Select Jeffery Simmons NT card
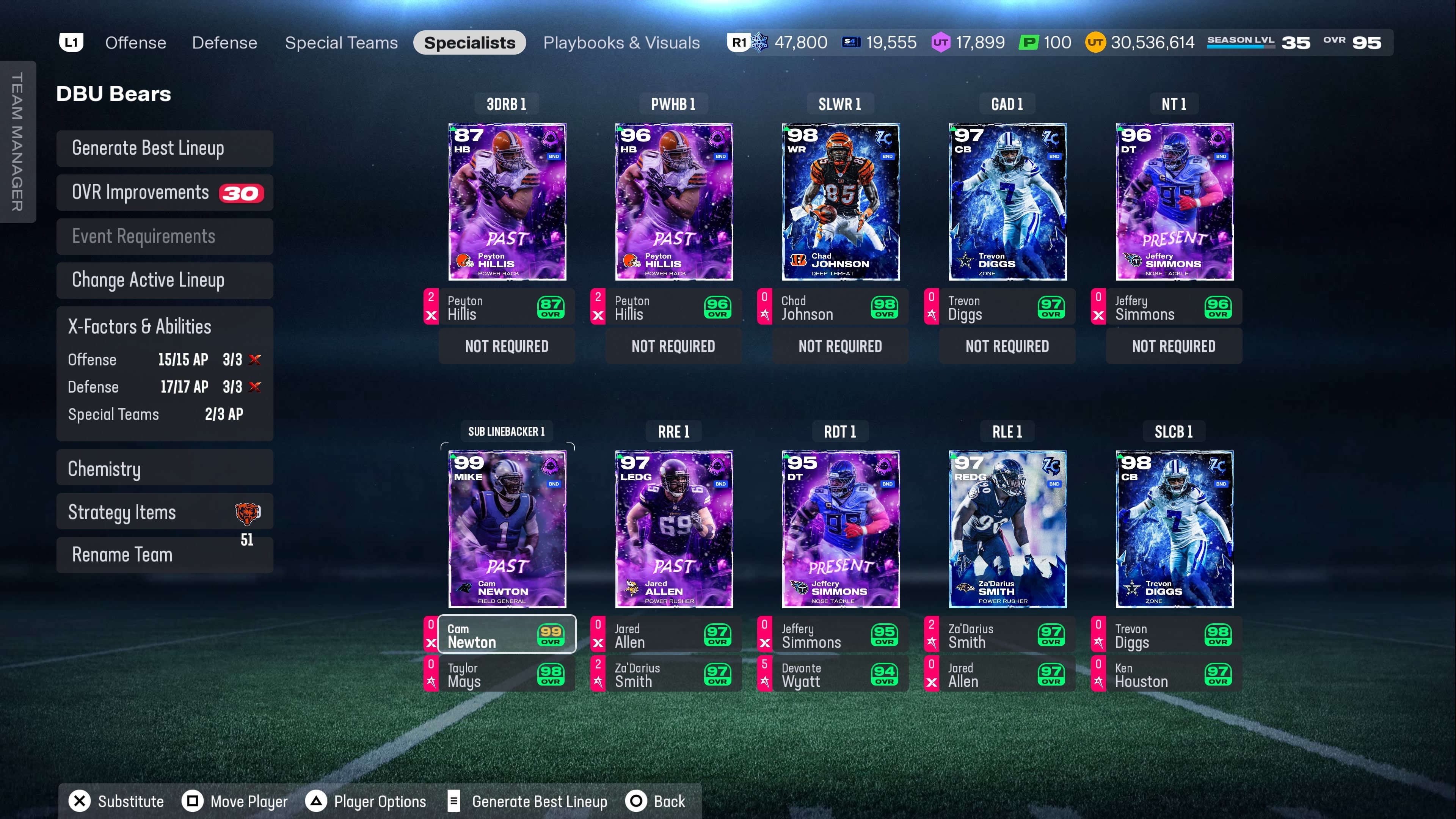 [x=1174, y=202]
